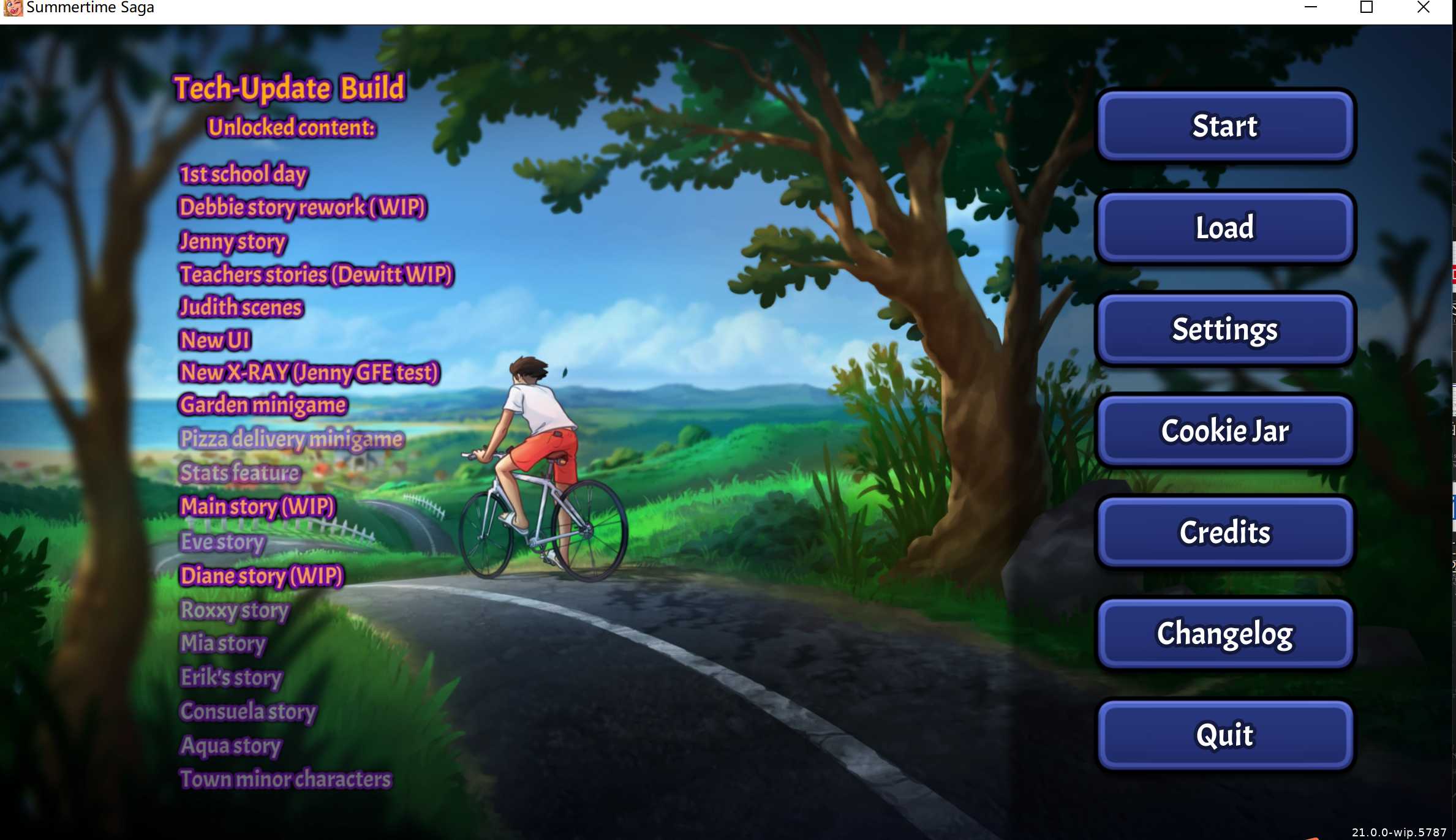Click the Summertime Saga title bar icon
This screenshot has width=1456, height=840.
(13, 8)
